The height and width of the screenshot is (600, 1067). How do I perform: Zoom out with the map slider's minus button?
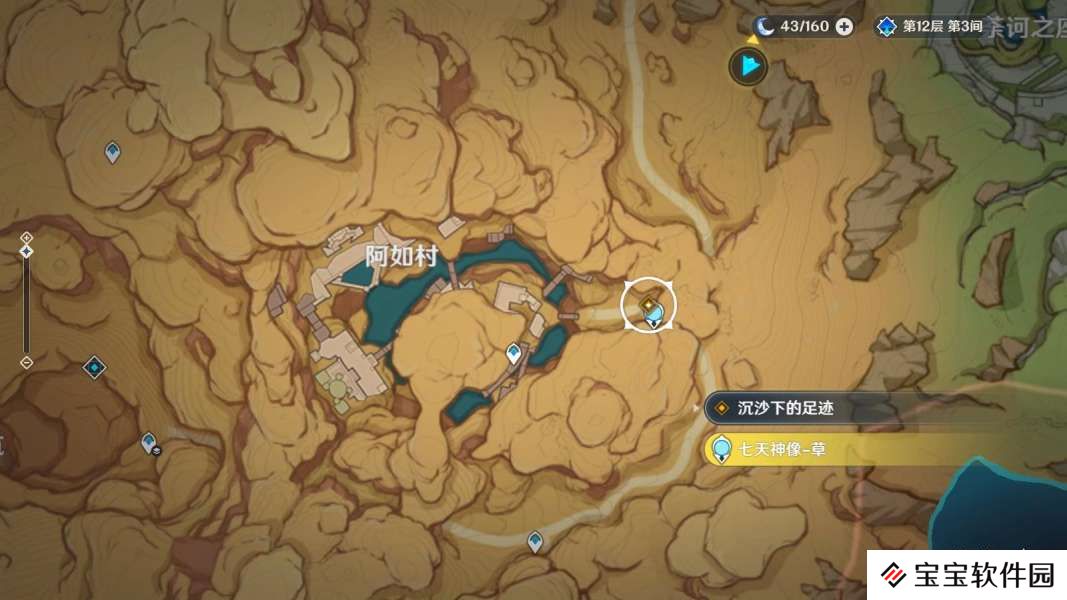(x=27, y=362)
